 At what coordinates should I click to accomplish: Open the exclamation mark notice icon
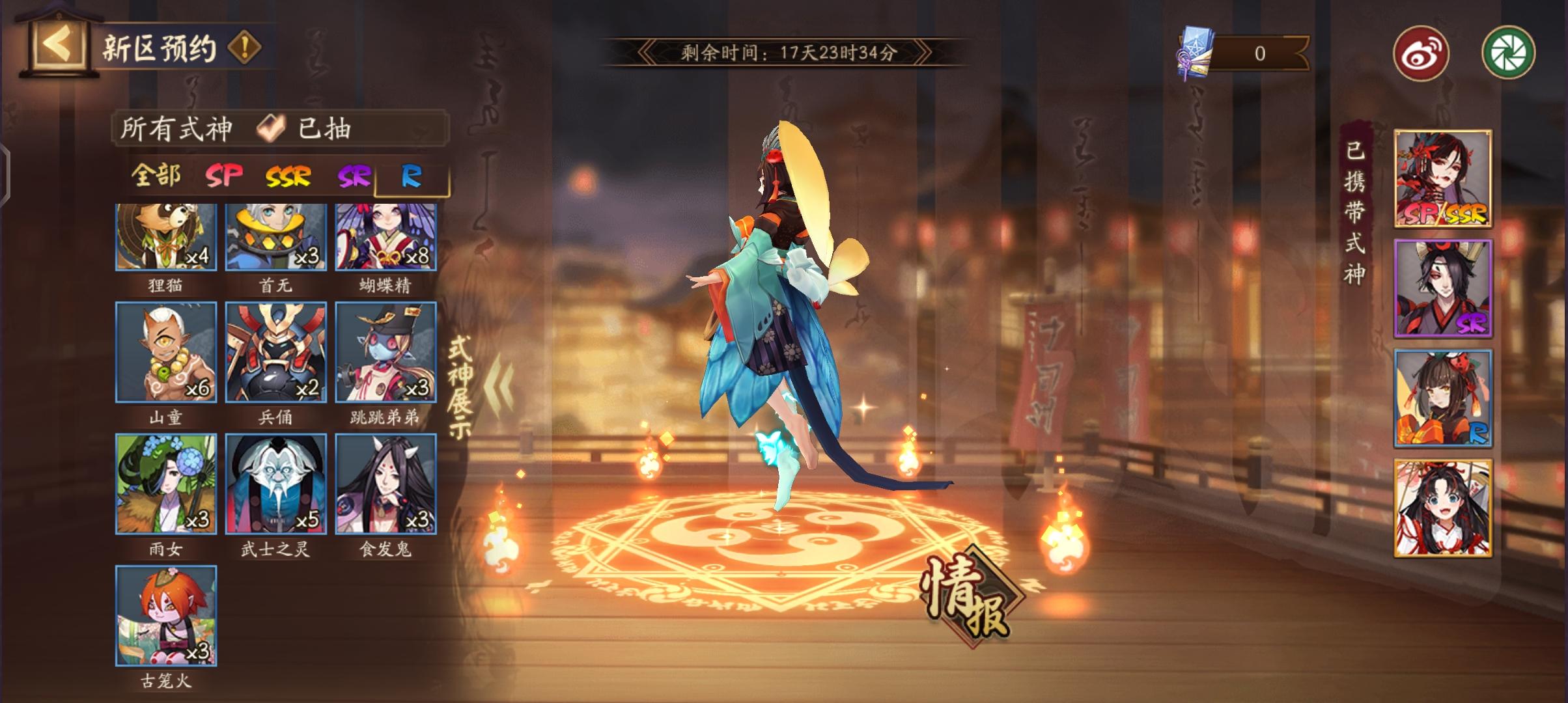click(x=243, y=47)
